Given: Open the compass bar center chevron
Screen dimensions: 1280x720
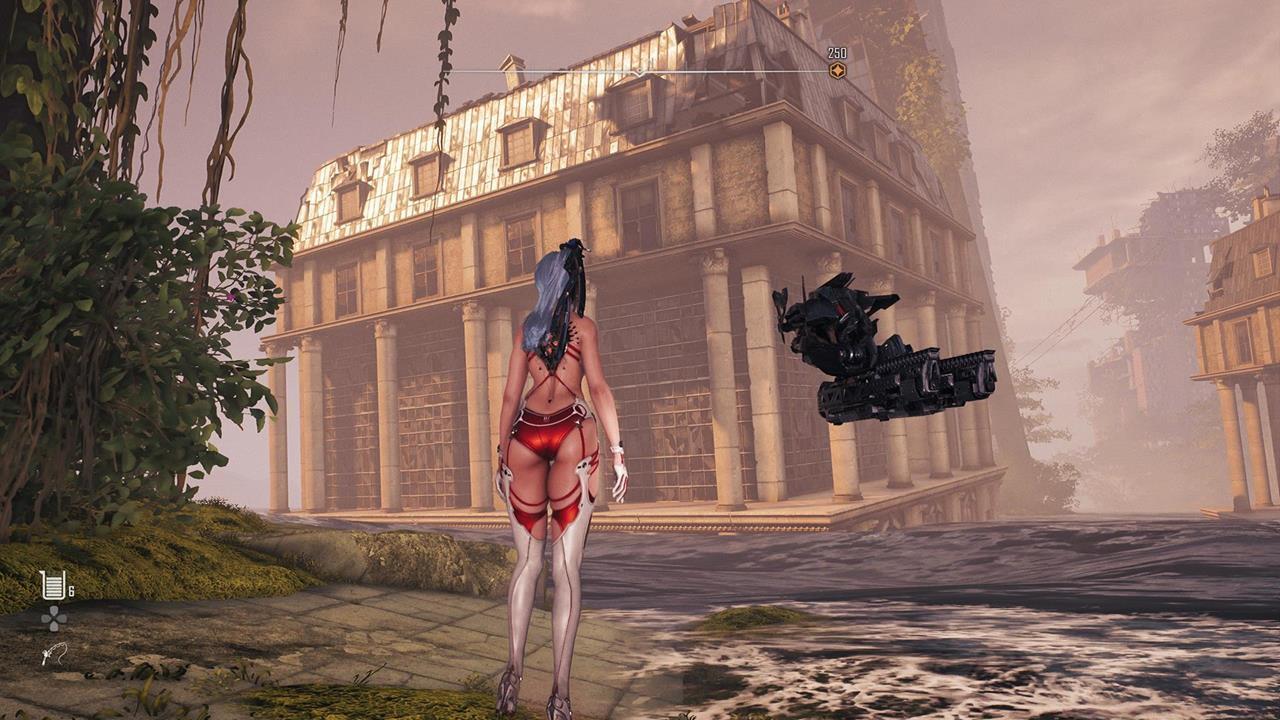Looking at the screenshot, I should click(637, 71).
